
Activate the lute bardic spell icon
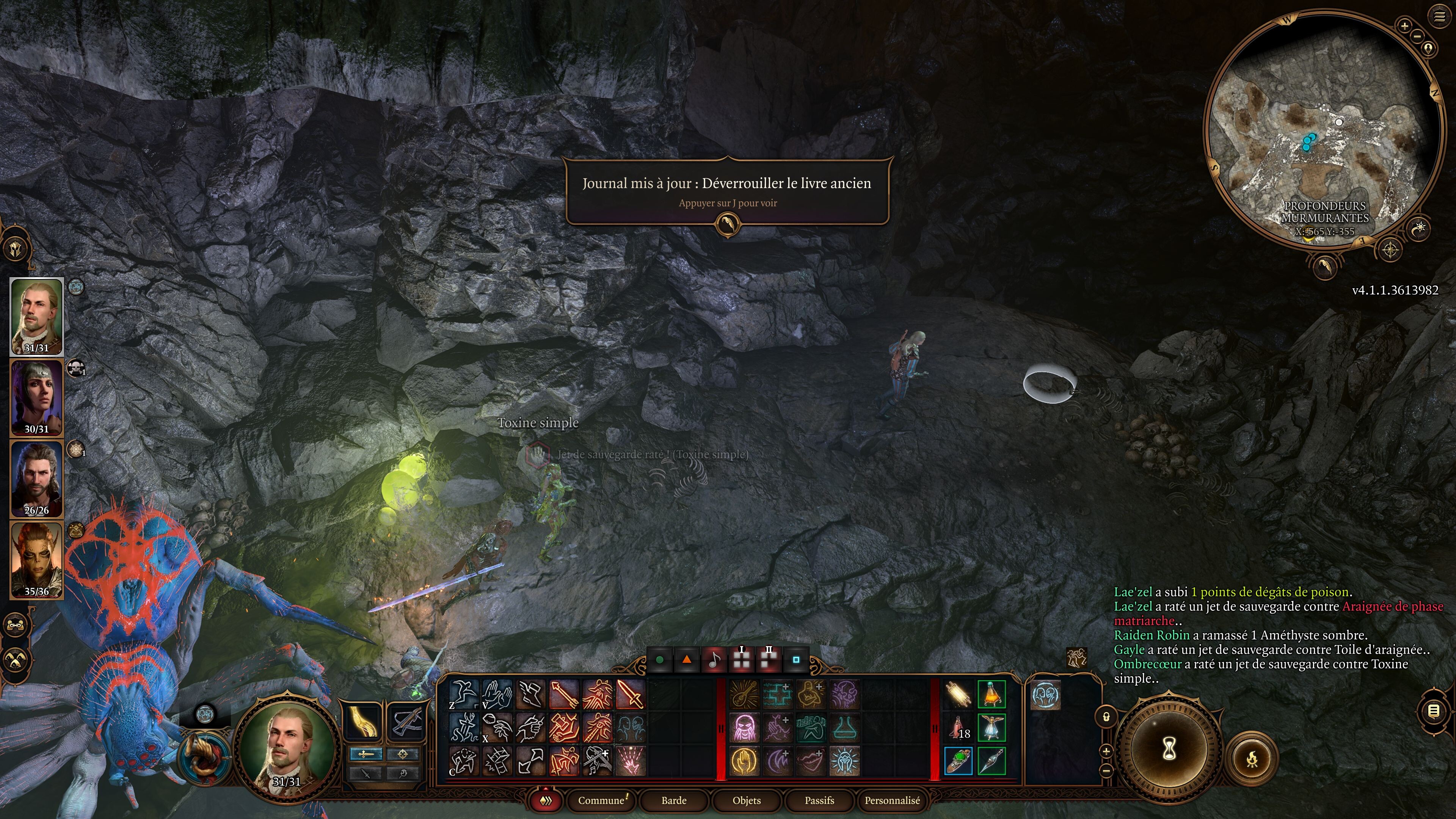(x=744, y=695)
